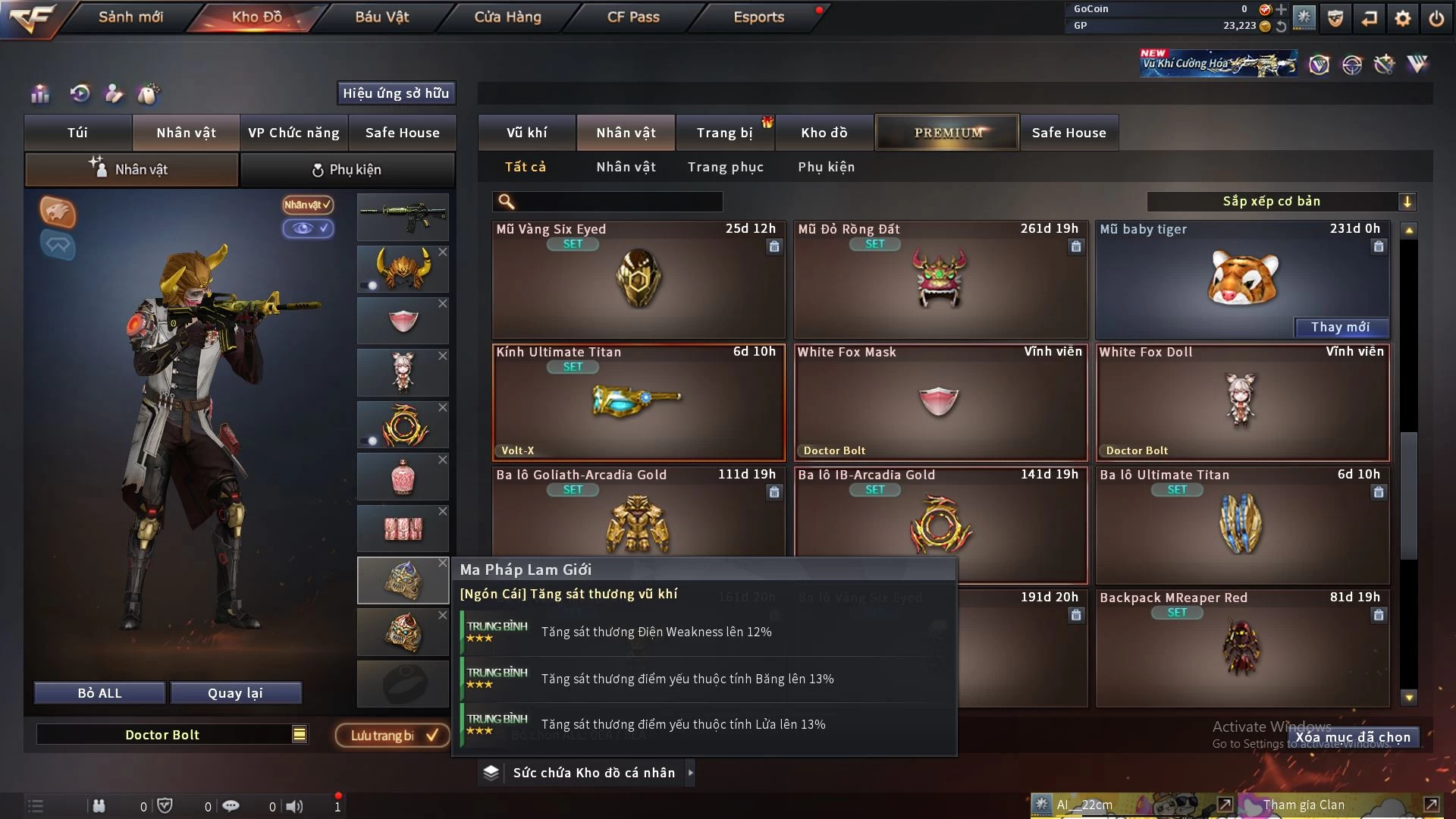Save loadout with Lưu trang bị
The height and width of the screenshot is (819, 1456).
click(392, 736)
